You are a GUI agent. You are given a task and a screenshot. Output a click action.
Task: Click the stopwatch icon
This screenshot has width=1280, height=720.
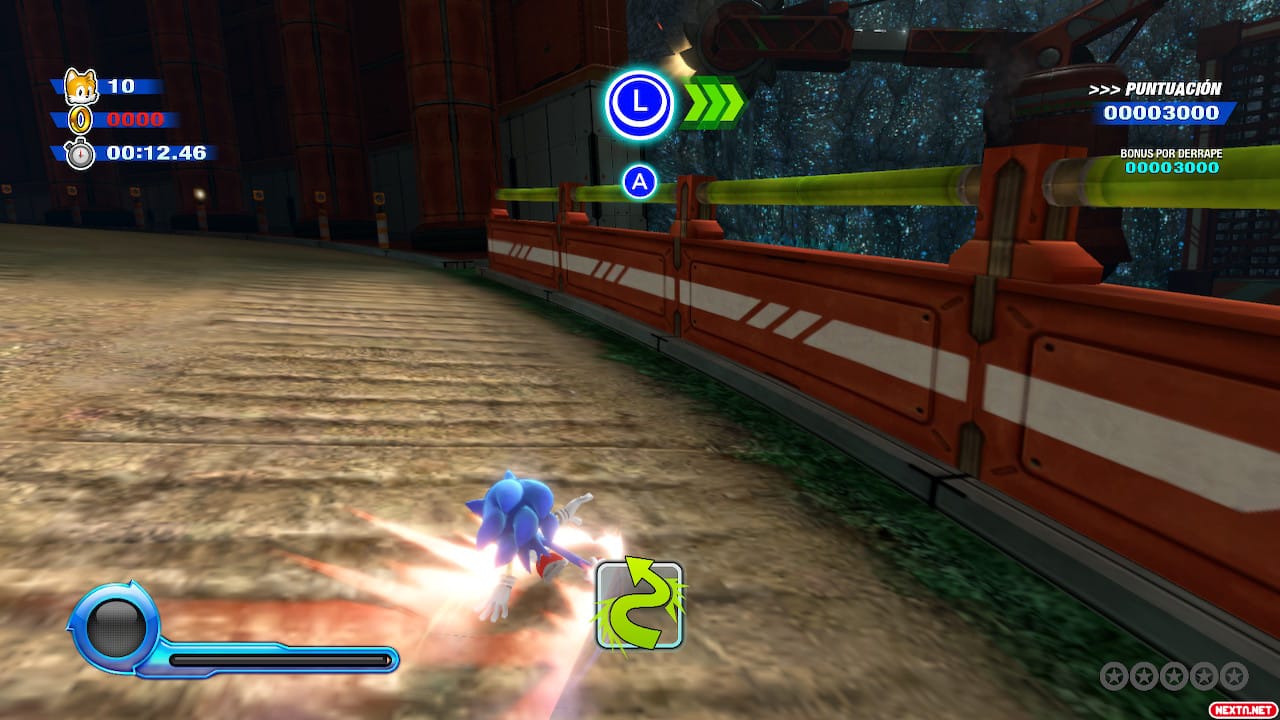point(80,154)
